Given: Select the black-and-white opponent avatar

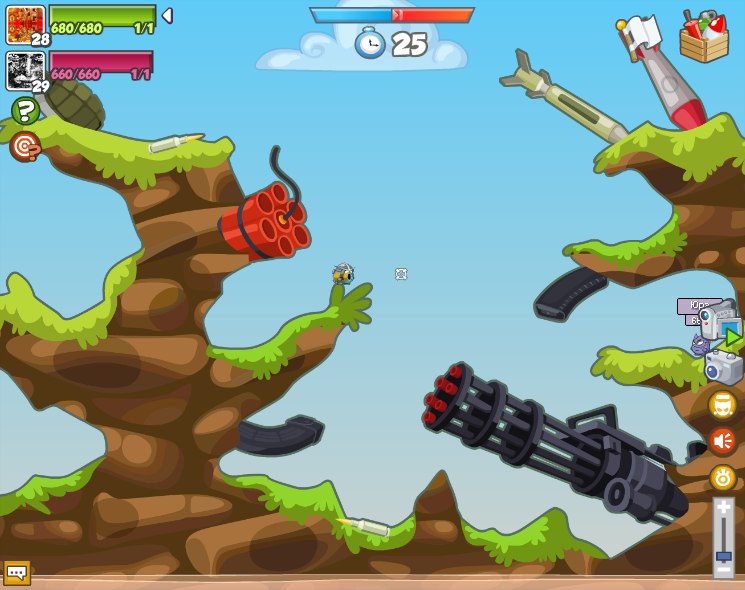Looking at the screenshot, I should pyautogui.click(x=25, y=70).
